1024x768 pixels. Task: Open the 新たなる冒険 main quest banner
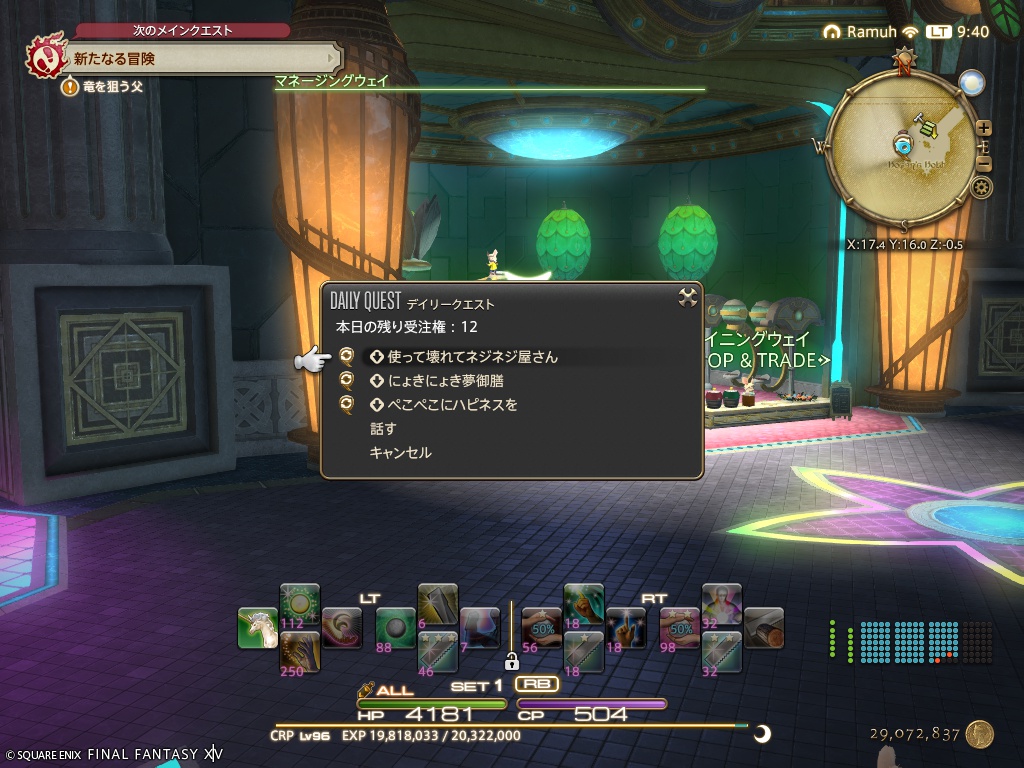pyautogui.click(x=200, y=59)
